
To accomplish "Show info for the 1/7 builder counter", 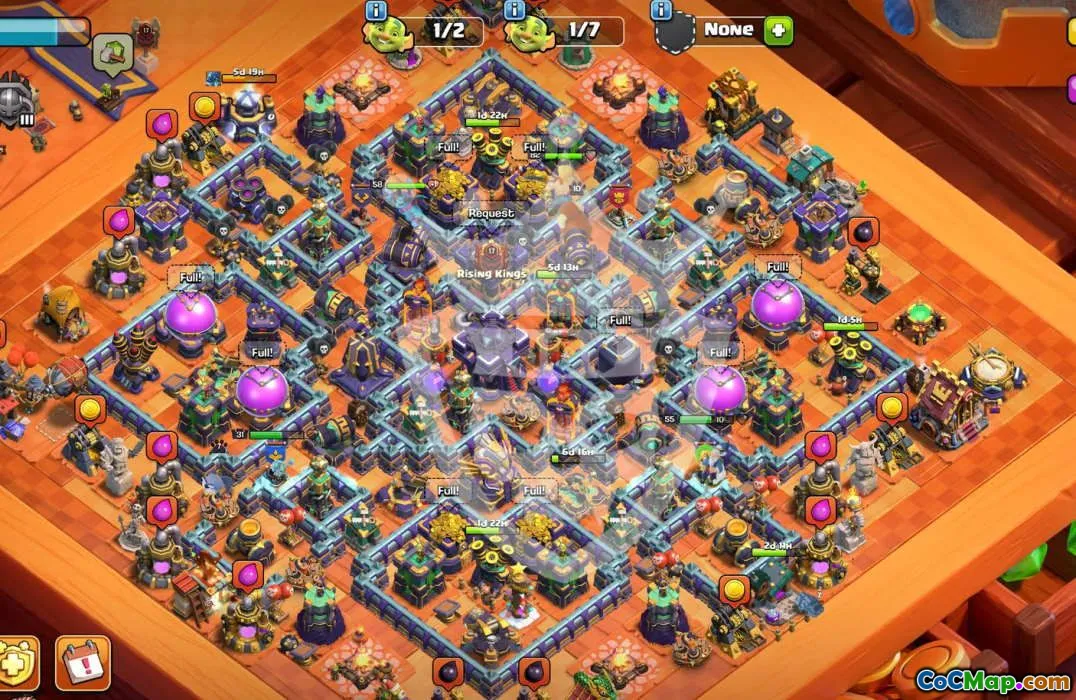I will coord(515,11).
